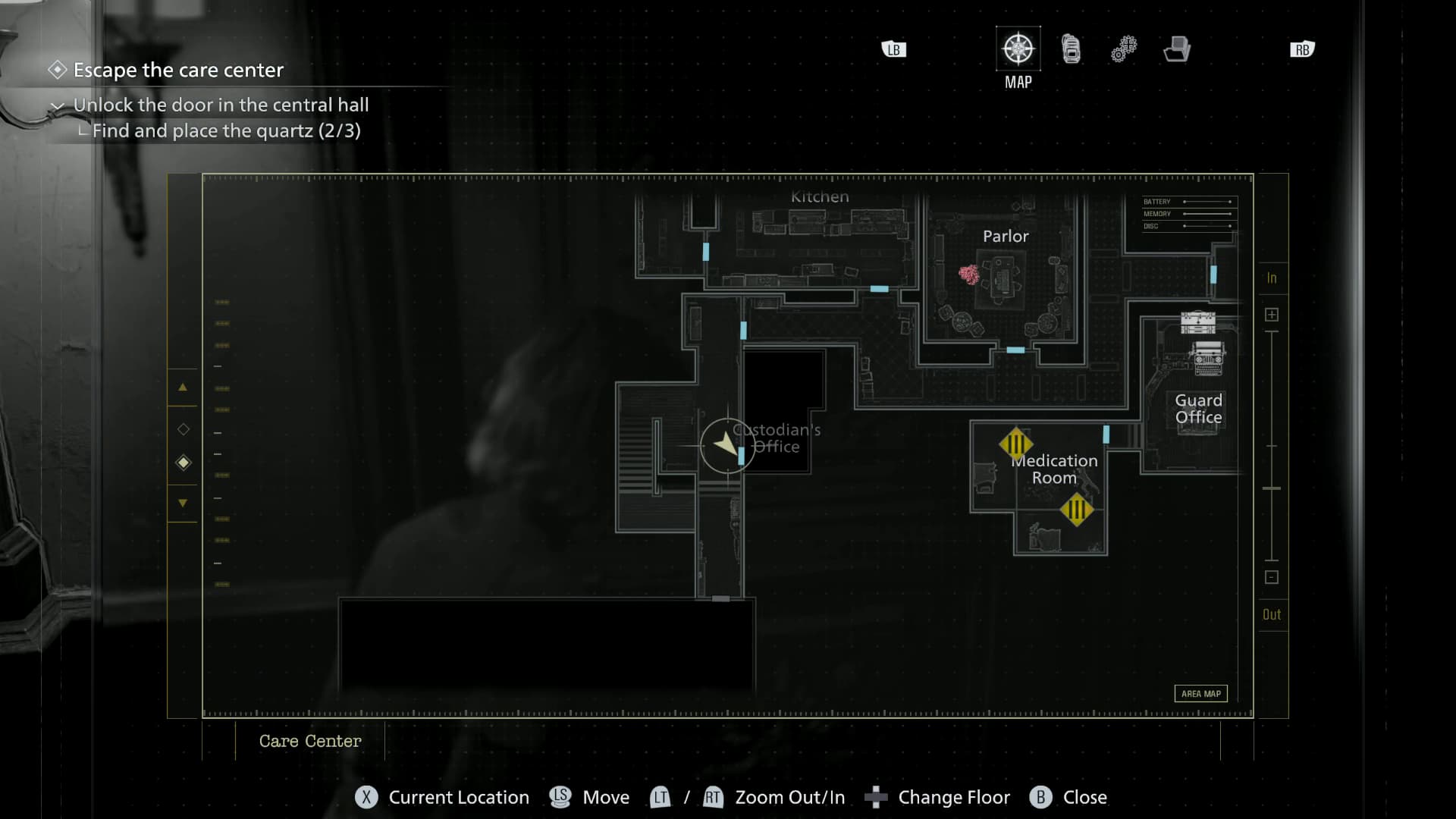Select the item box marker in Guard Office
The height and width of the screenshot is (819, 1456).
click(1198, 323)
